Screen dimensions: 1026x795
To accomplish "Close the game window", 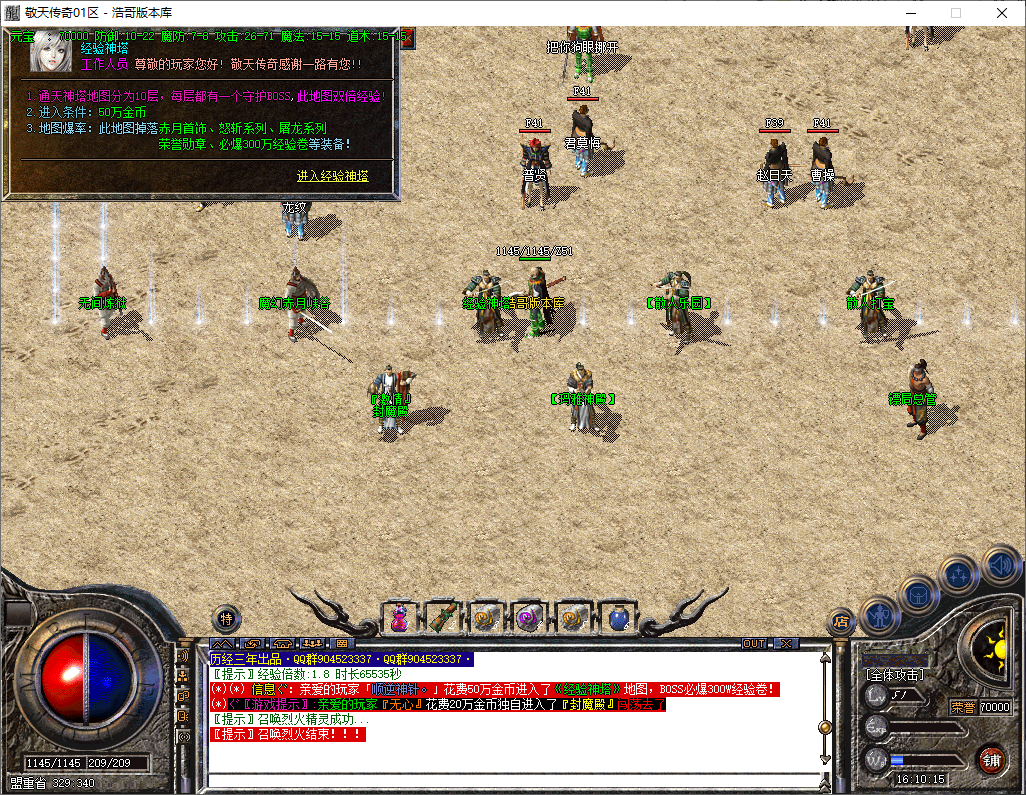I will point(1002,13).
